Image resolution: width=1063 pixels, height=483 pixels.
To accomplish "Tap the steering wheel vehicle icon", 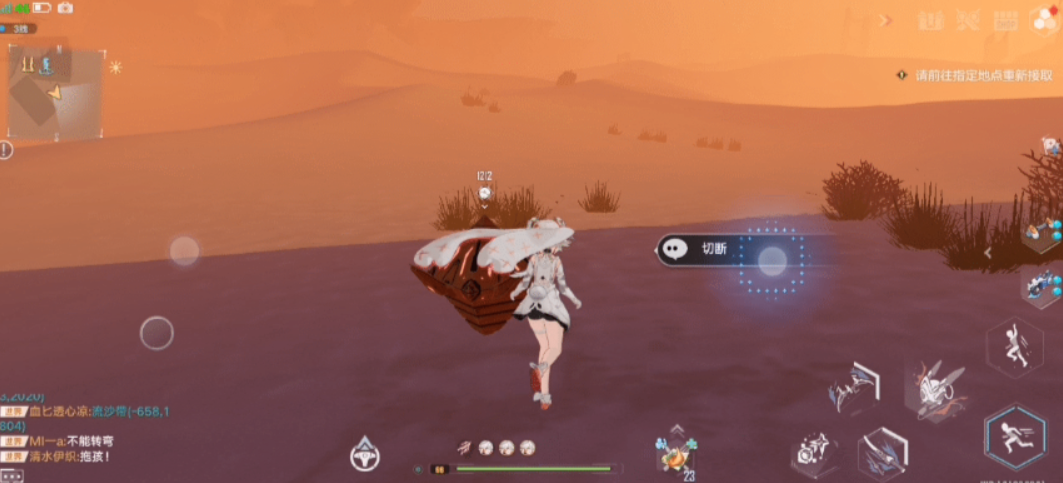I will (x=364, y=455).
